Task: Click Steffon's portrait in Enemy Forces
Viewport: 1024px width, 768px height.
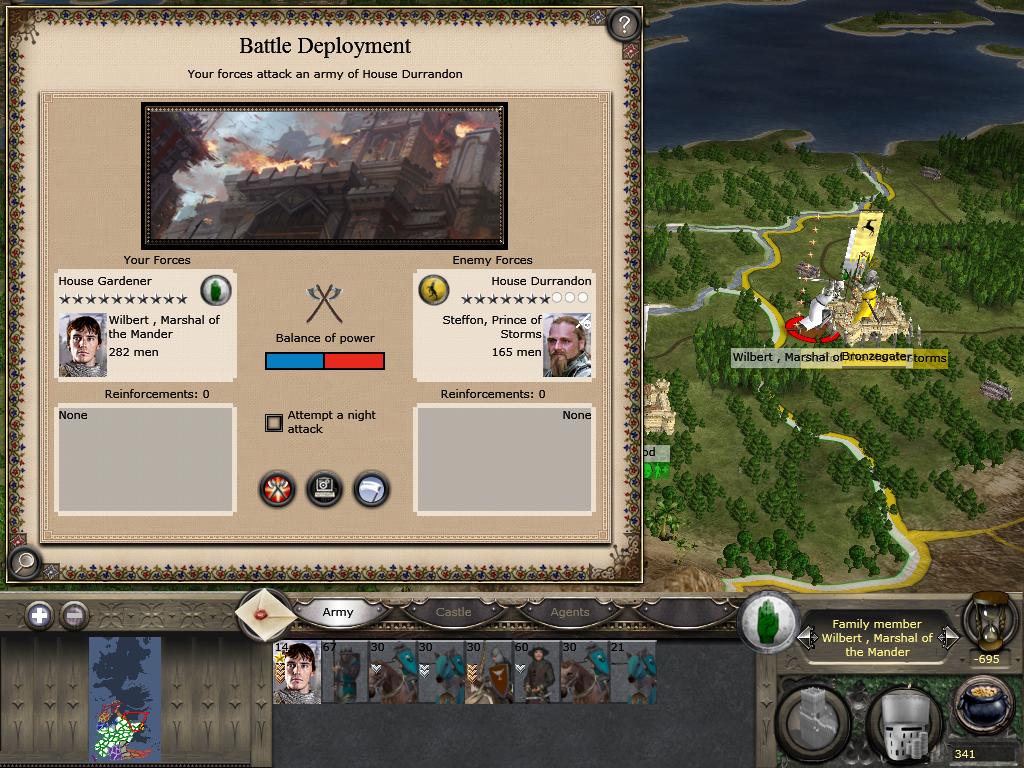Action: (x=567, y=345)
